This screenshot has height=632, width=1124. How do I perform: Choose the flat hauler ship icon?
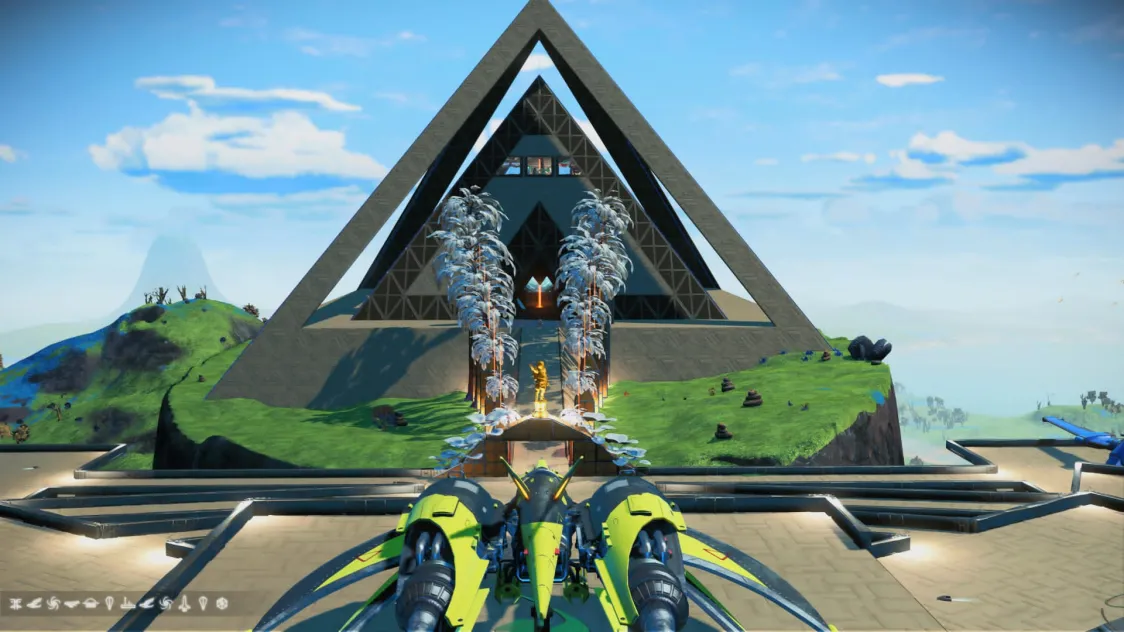pos(72,604)
